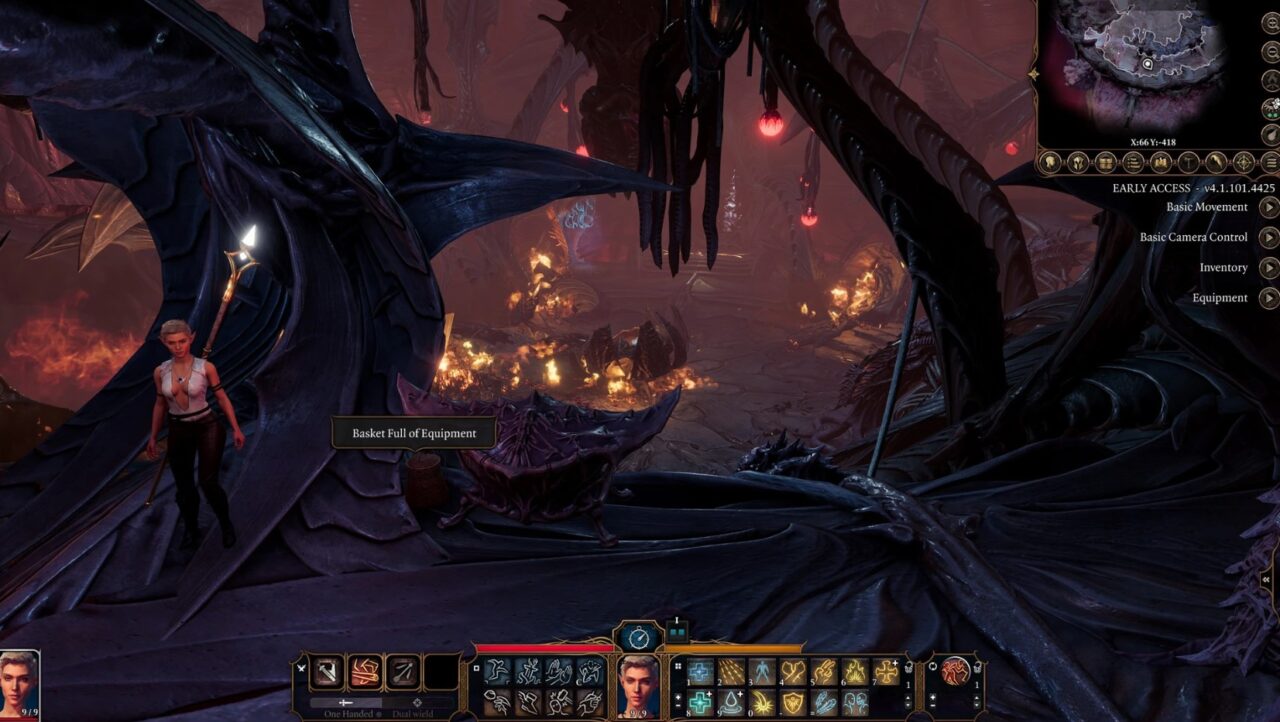Open the hamburger game menu
Viewport: 1280px width, 722px height.
coord(1271,161)
